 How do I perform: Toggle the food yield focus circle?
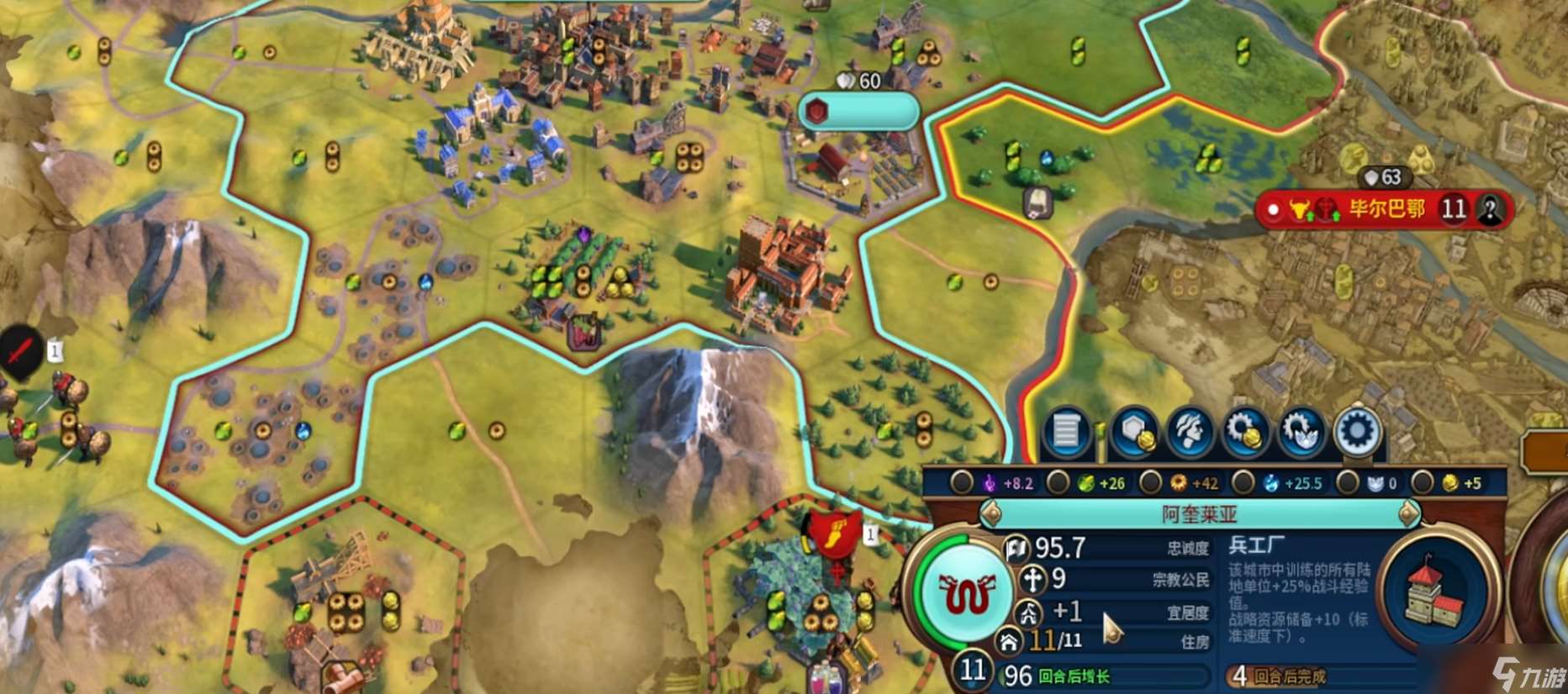1058,482
